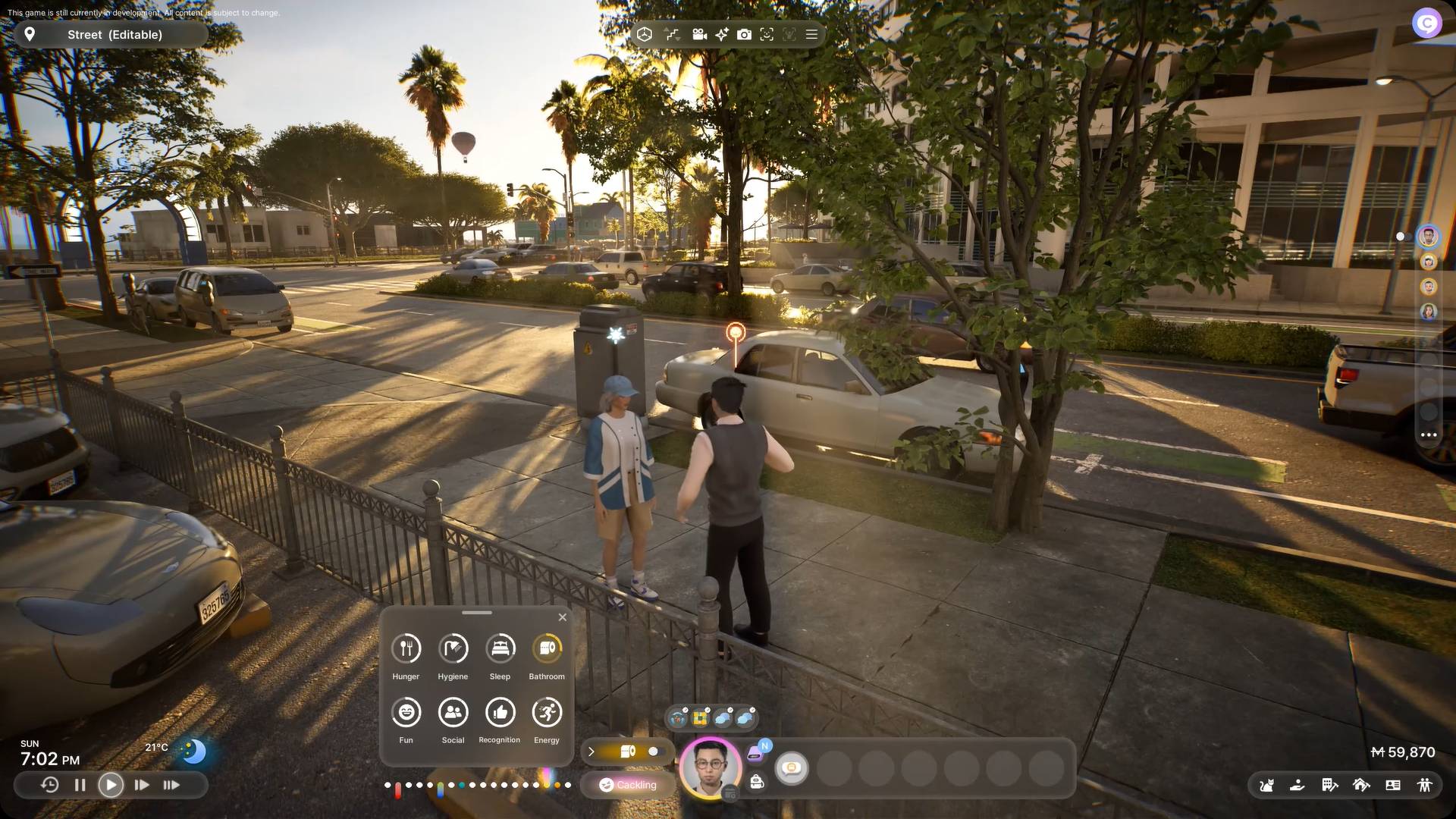This screenshot has height=819, width=1456.
Task: Click the character's portrait avatar
Action: point(708,767)
